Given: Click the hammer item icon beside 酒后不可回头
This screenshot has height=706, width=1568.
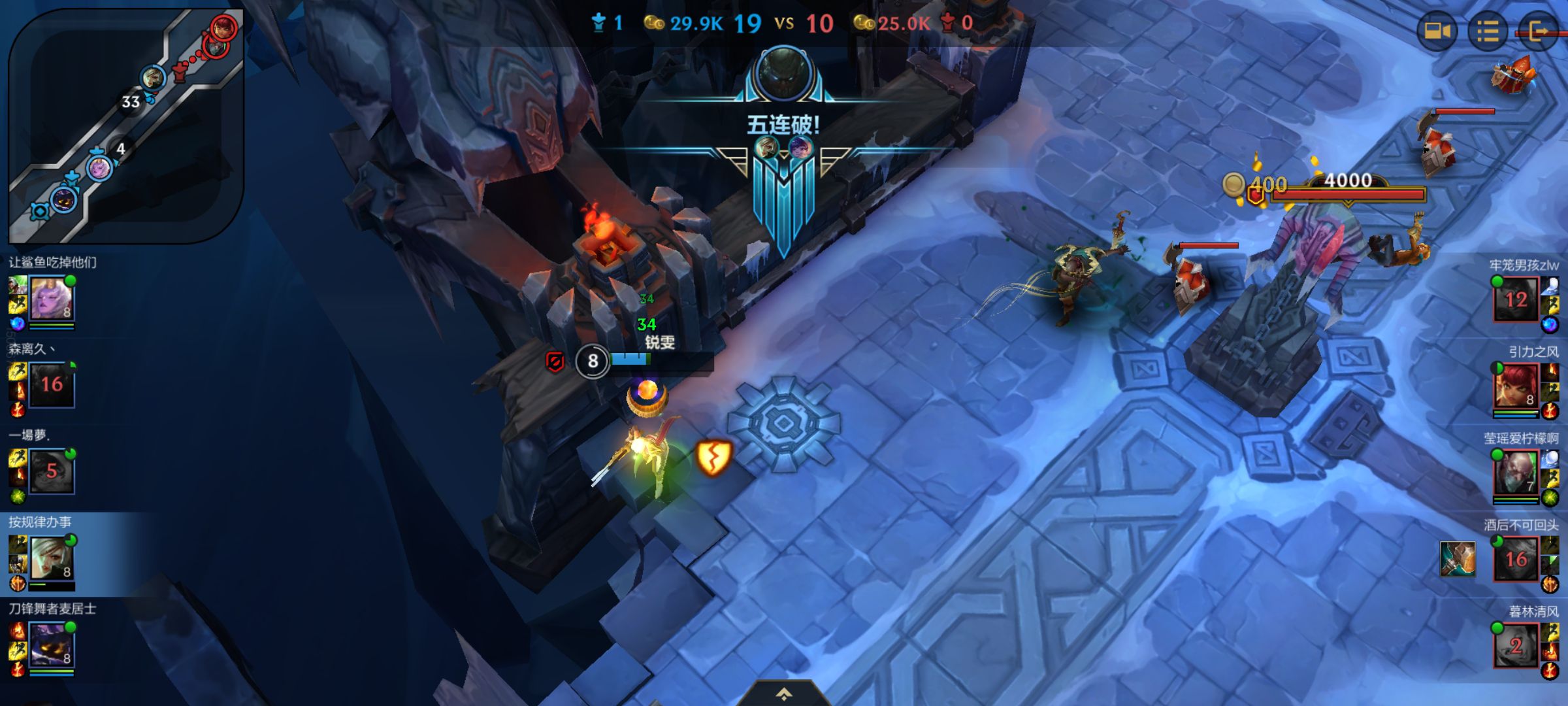Looking at the screenshot, I should tap(1458, 559).
